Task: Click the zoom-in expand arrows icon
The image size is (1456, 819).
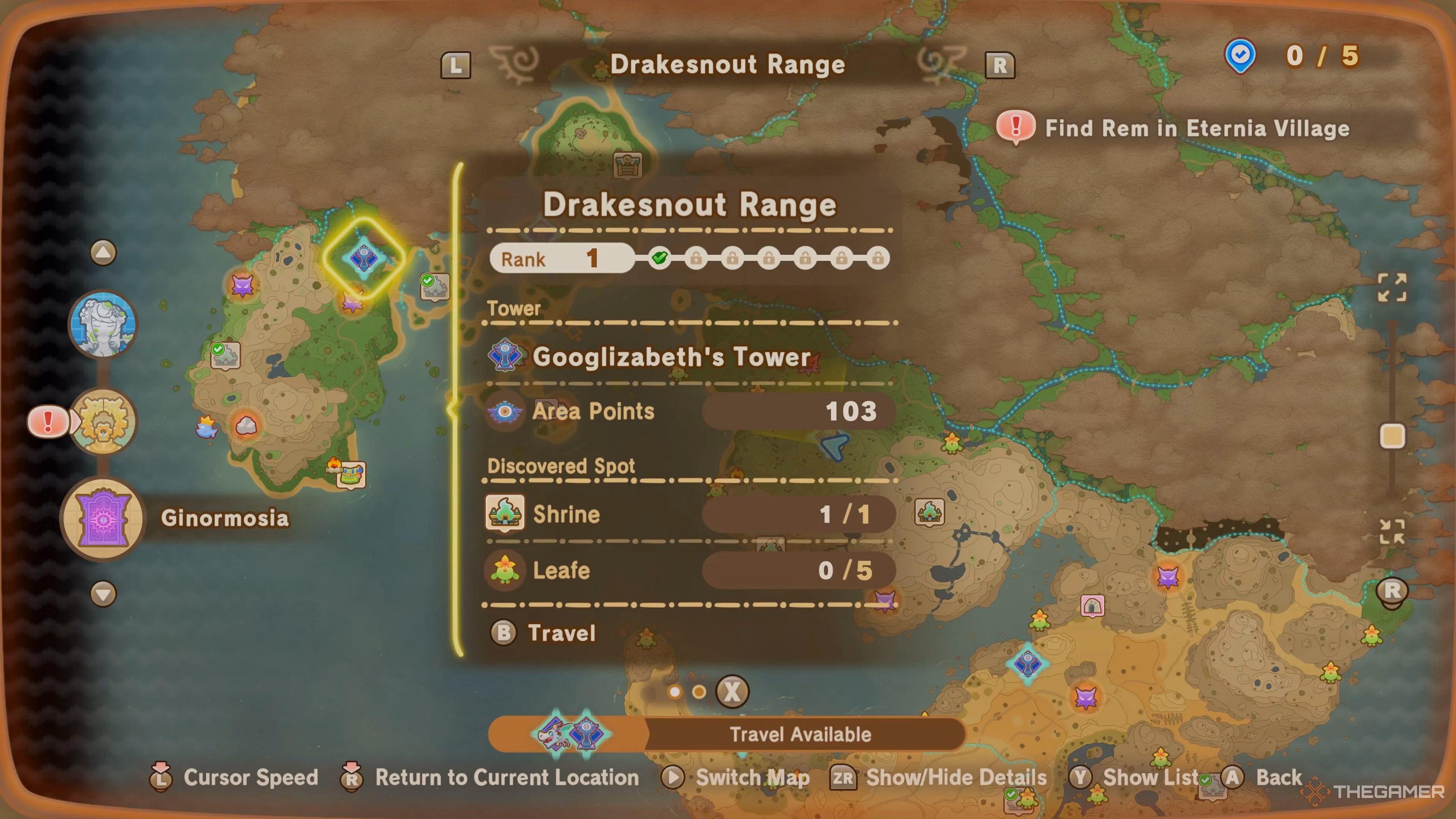Action: (x=1392, y=287)
